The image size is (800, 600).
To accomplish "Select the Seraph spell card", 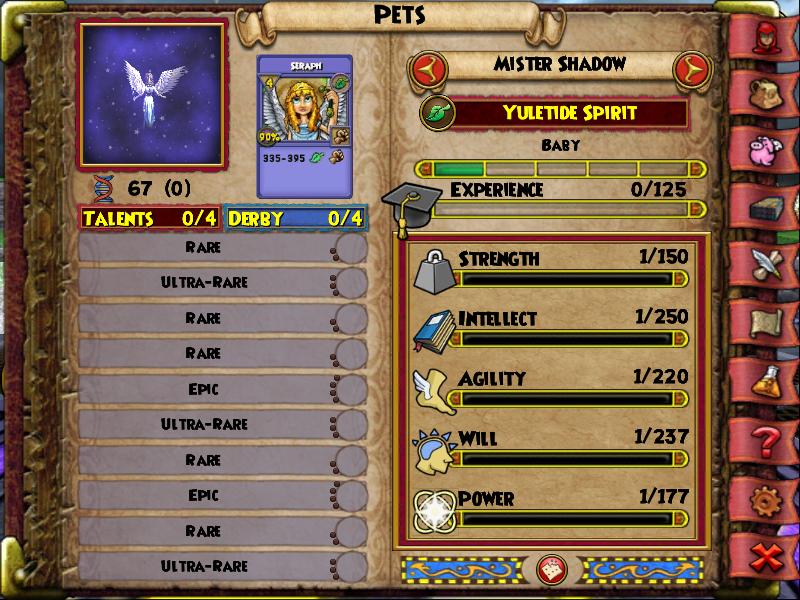I will (x=305, y=126).
